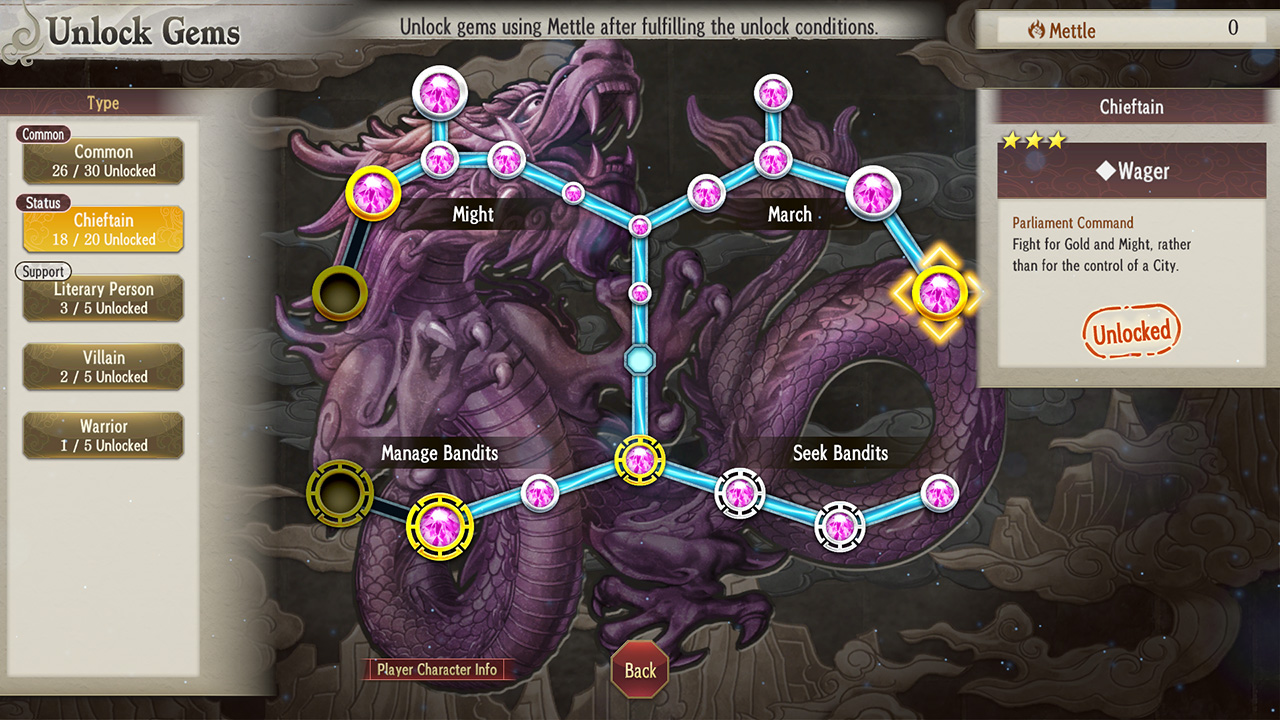The image size is (1280, 720).
Task: Pick the locked empty gem beside Manage Bandits
Action: [340, 492]
